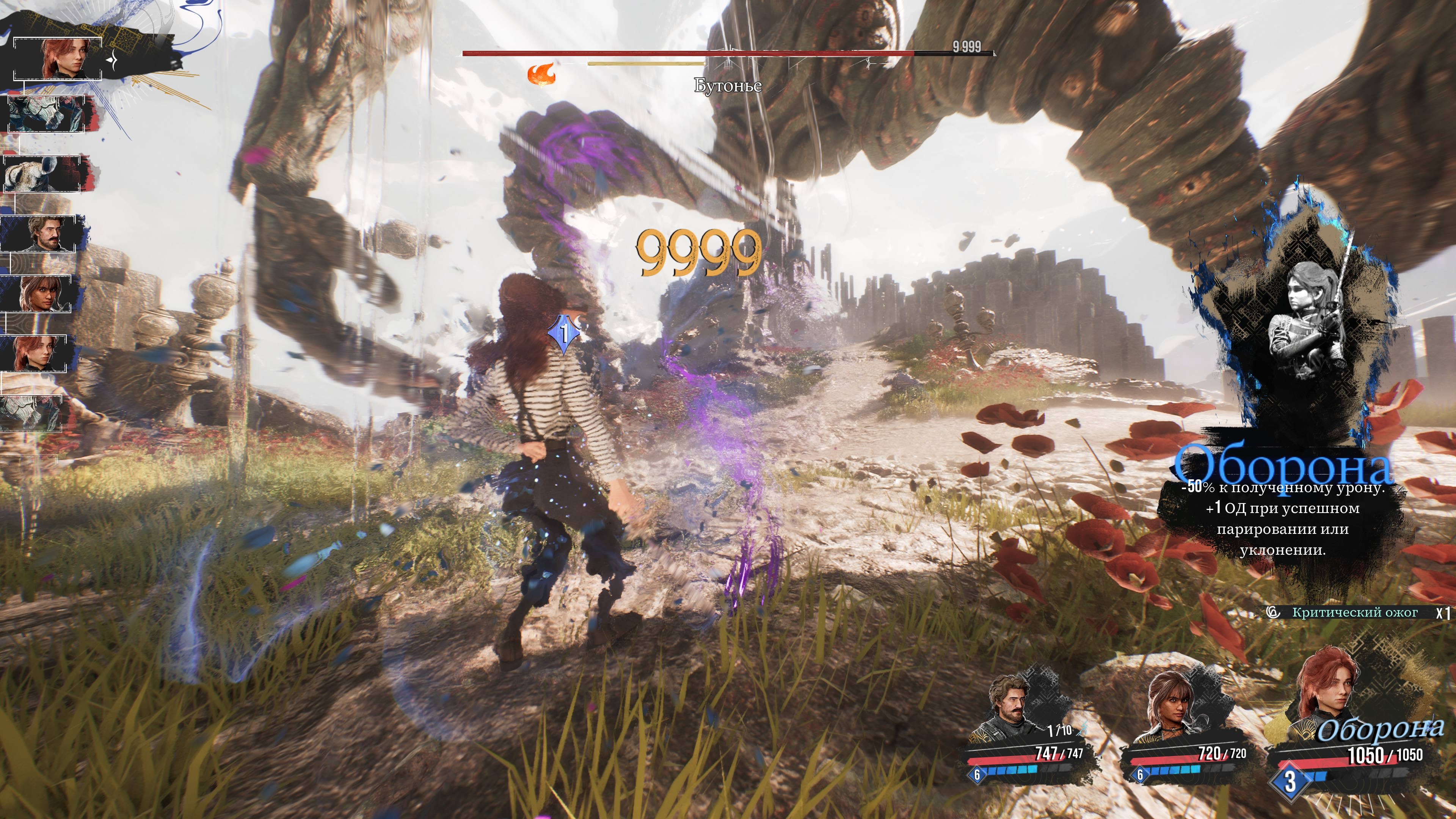Open the Критический ожог notification entry
The height and width of the screenshot is (819, 1456).
click(1354, 612)
